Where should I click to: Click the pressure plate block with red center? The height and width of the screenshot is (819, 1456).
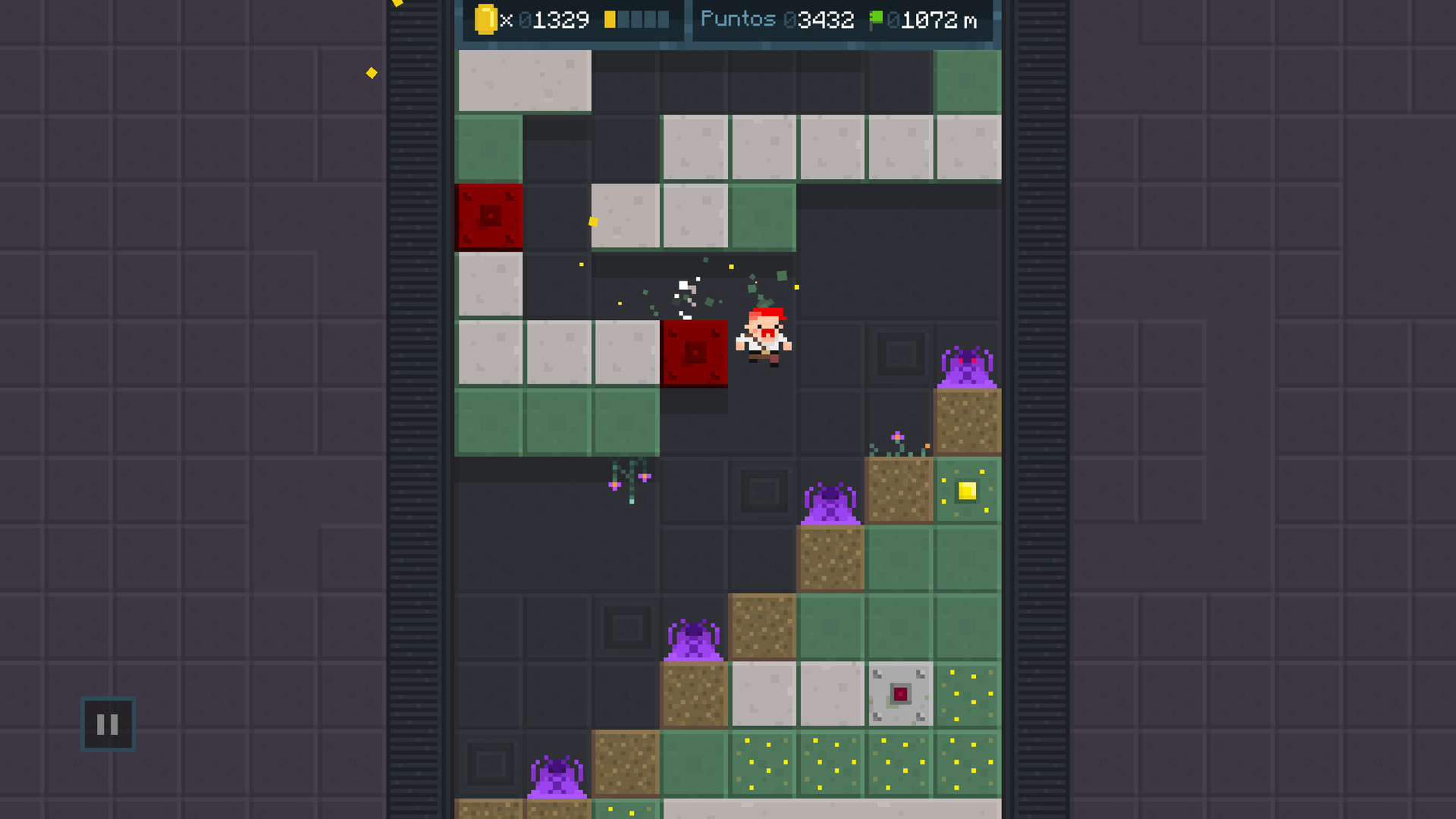[x=899, y=694]
